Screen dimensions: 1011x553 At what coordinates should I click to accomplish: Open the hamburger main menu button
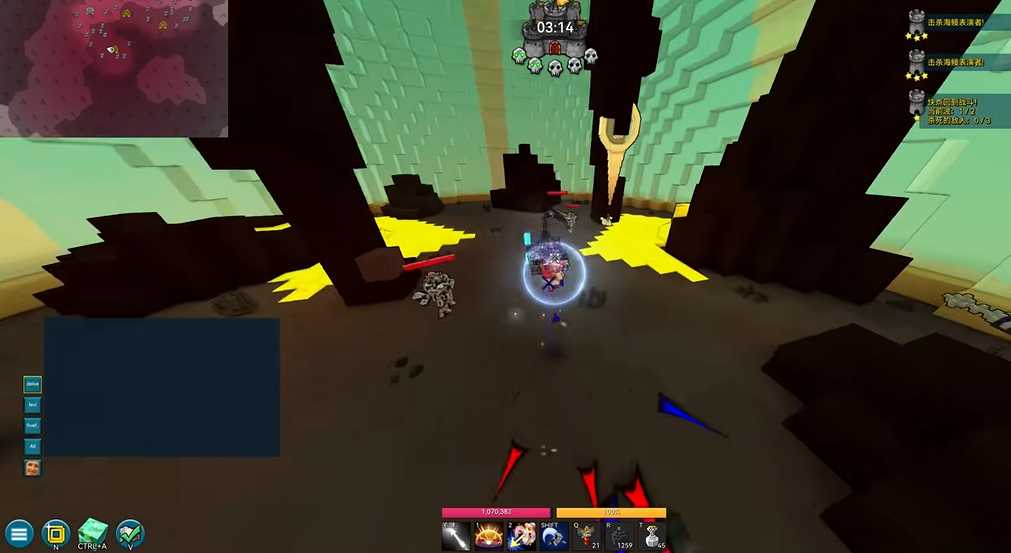(19, 533)
